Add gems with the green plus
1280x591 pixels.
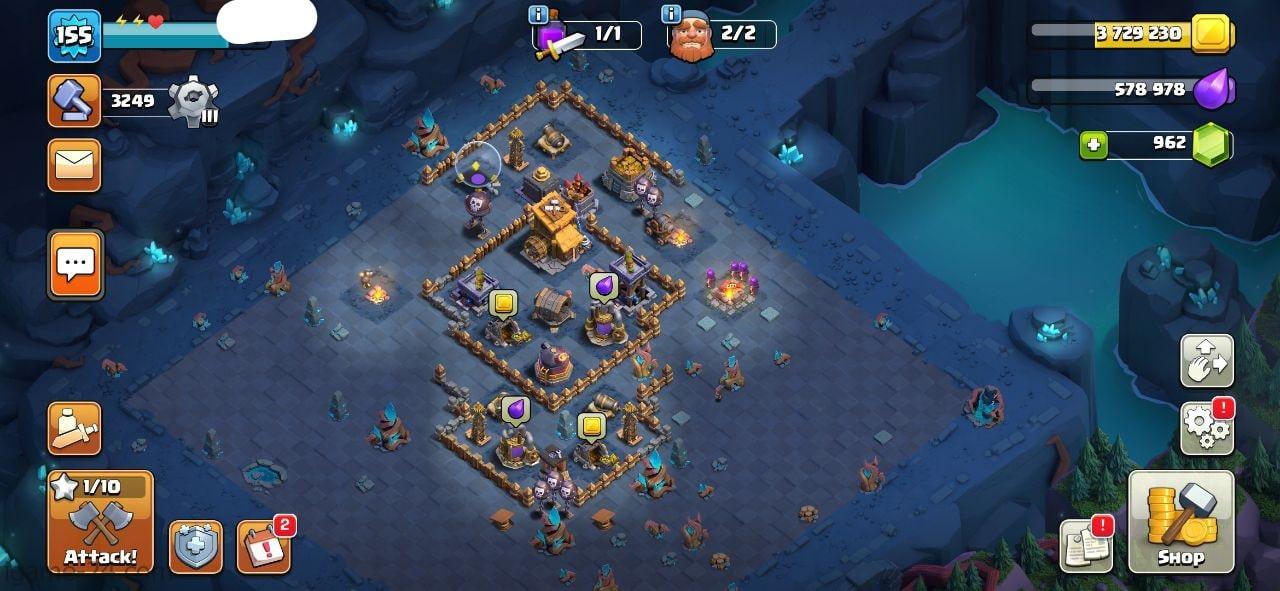click(1093, 145)
